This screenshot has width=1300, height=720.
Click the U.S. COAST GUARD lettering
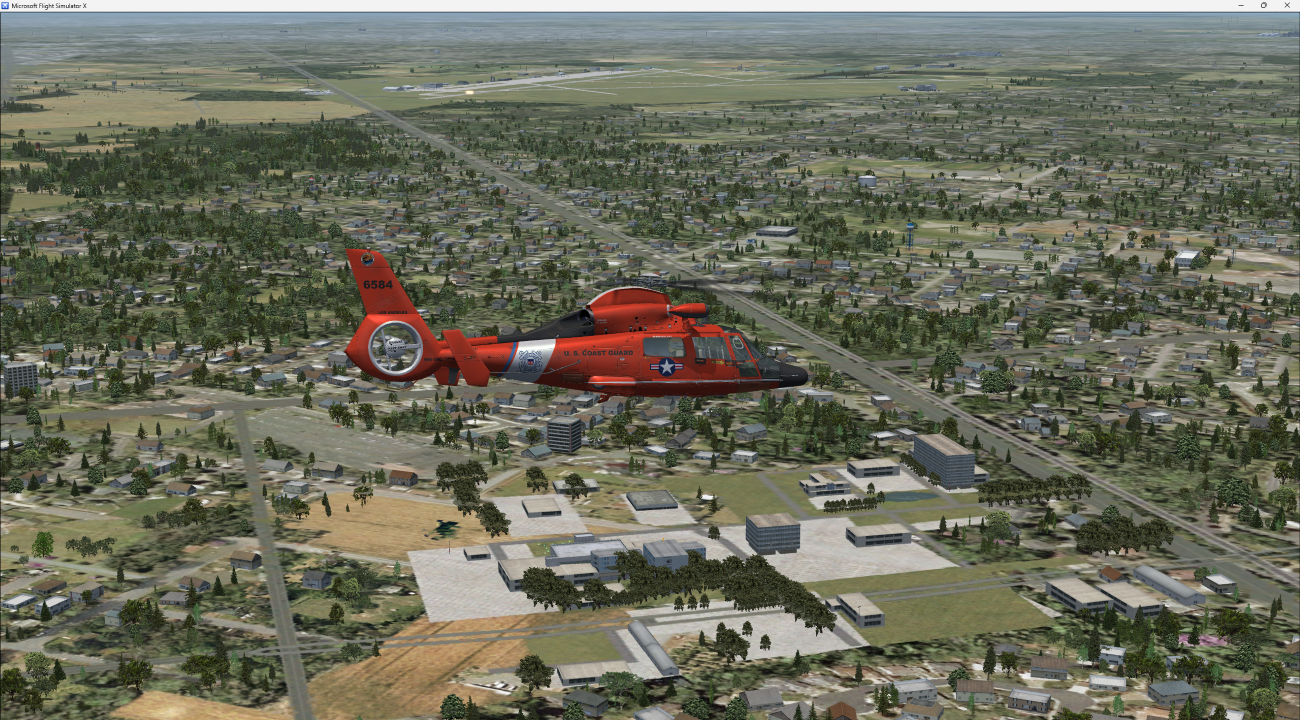[598, 353]
